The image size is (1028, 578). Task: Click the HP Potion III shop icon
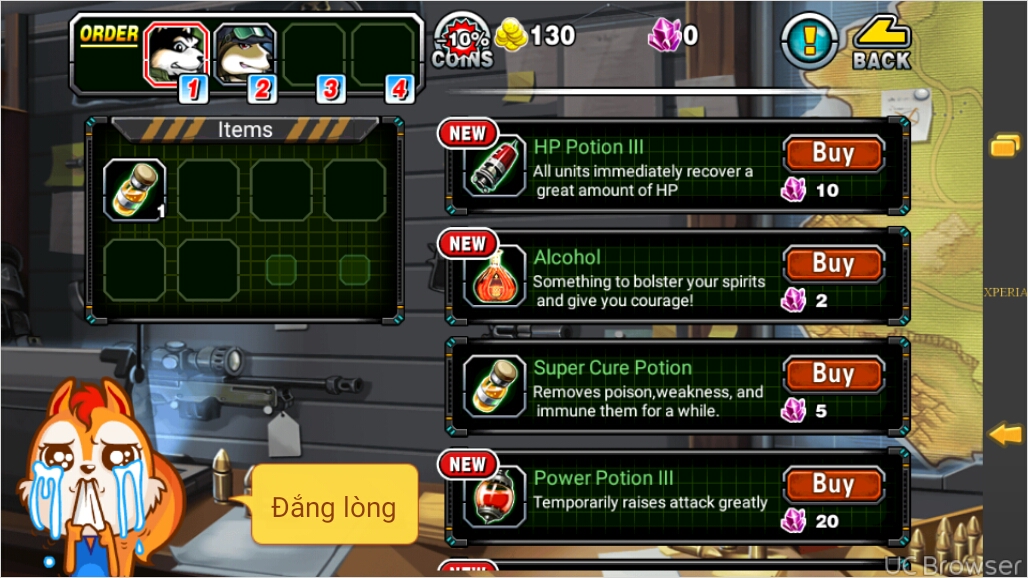(496, 167)
